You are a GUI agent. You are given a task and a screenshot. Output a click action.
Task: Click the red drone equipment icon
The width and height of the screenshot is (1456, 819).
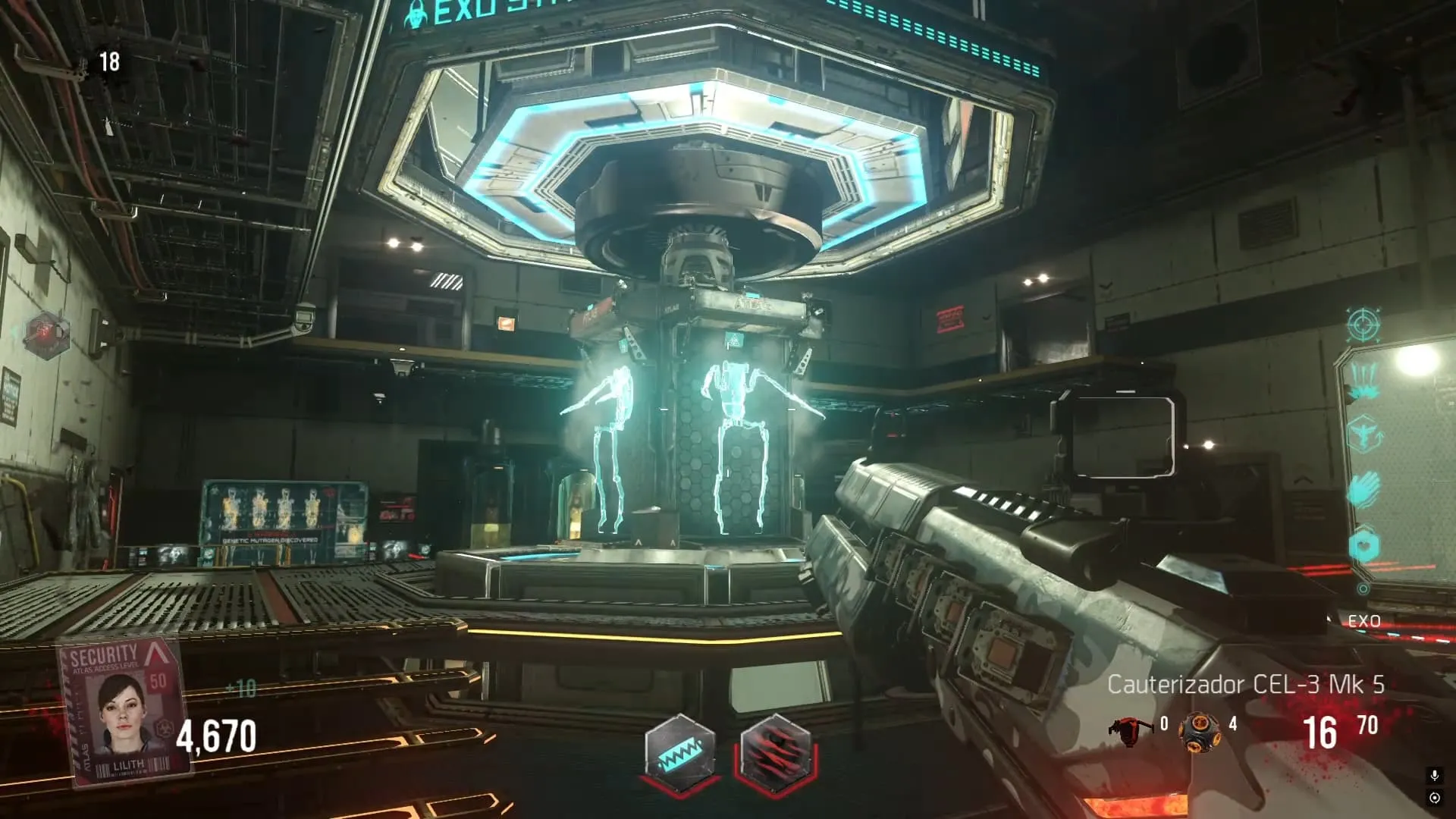(1130, 730)
